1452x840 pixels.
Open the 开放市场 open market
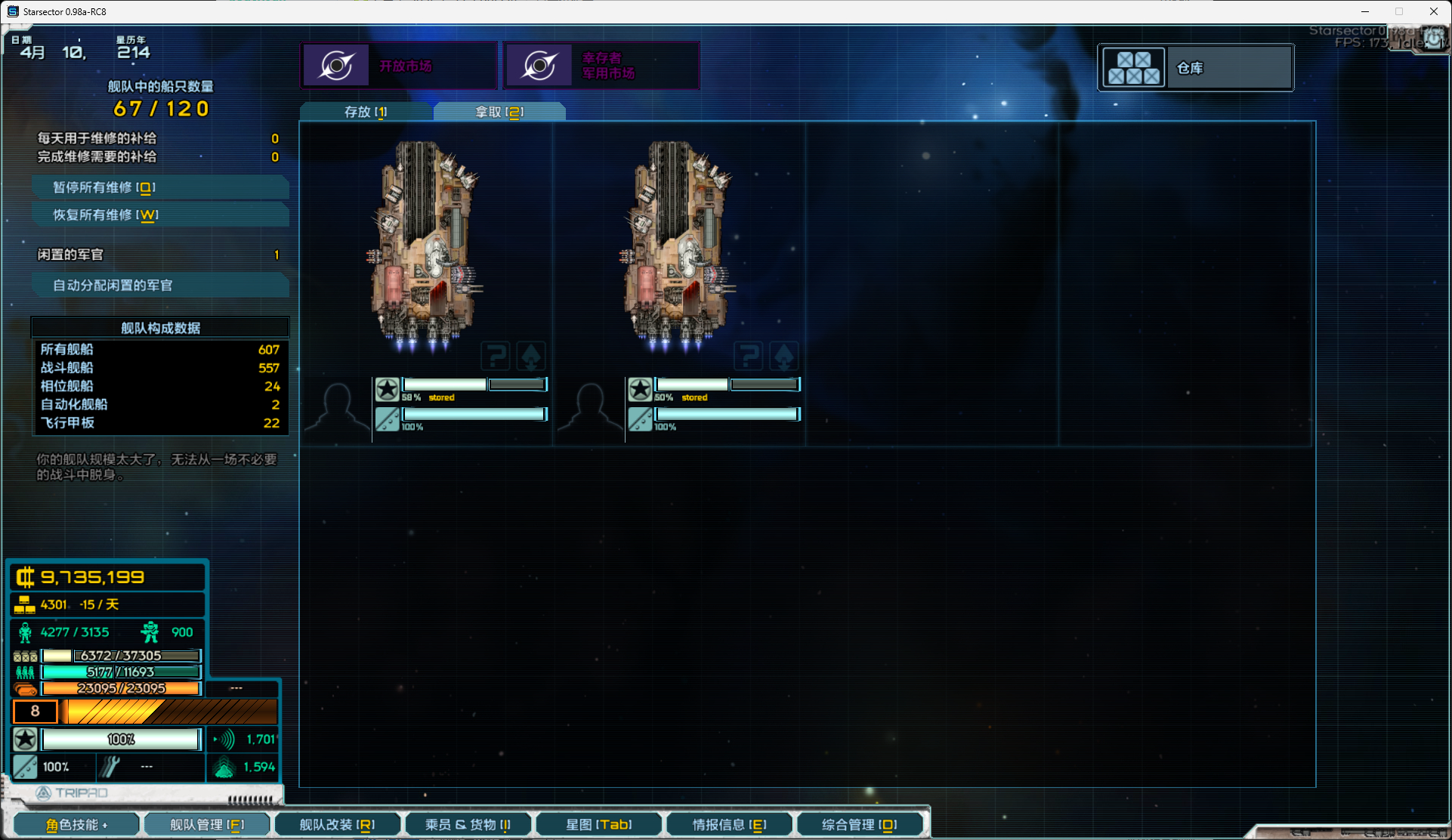click(x=399, y=66)
